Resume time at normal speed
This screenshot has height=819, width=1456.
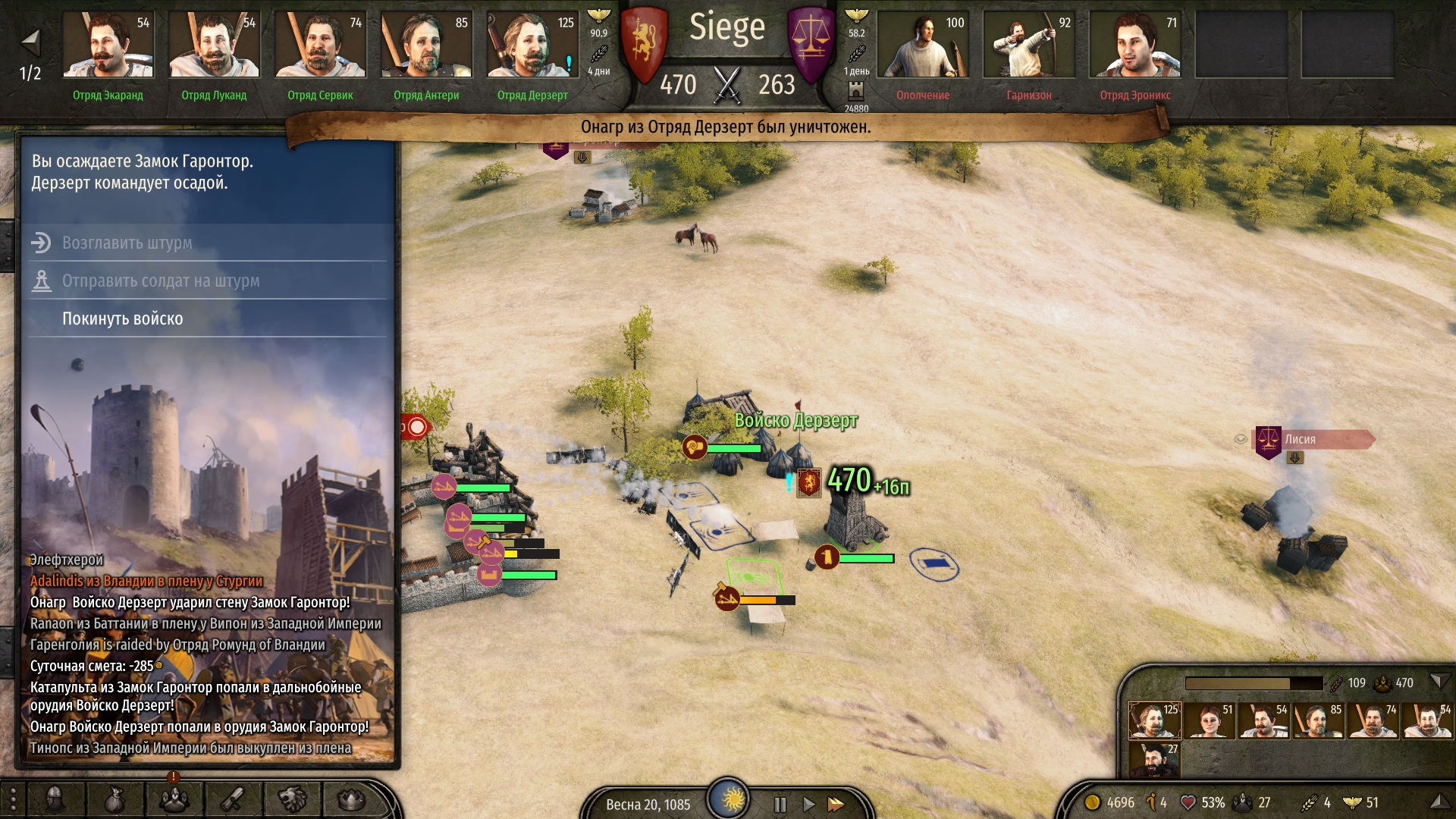pos(808,804)
